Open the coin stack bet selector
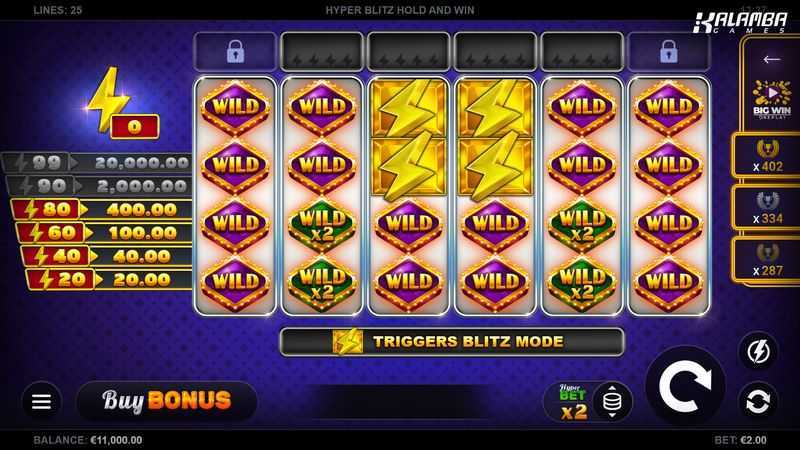Image resolution: width=800 pixels, height=450 pixels. [612, 401]
